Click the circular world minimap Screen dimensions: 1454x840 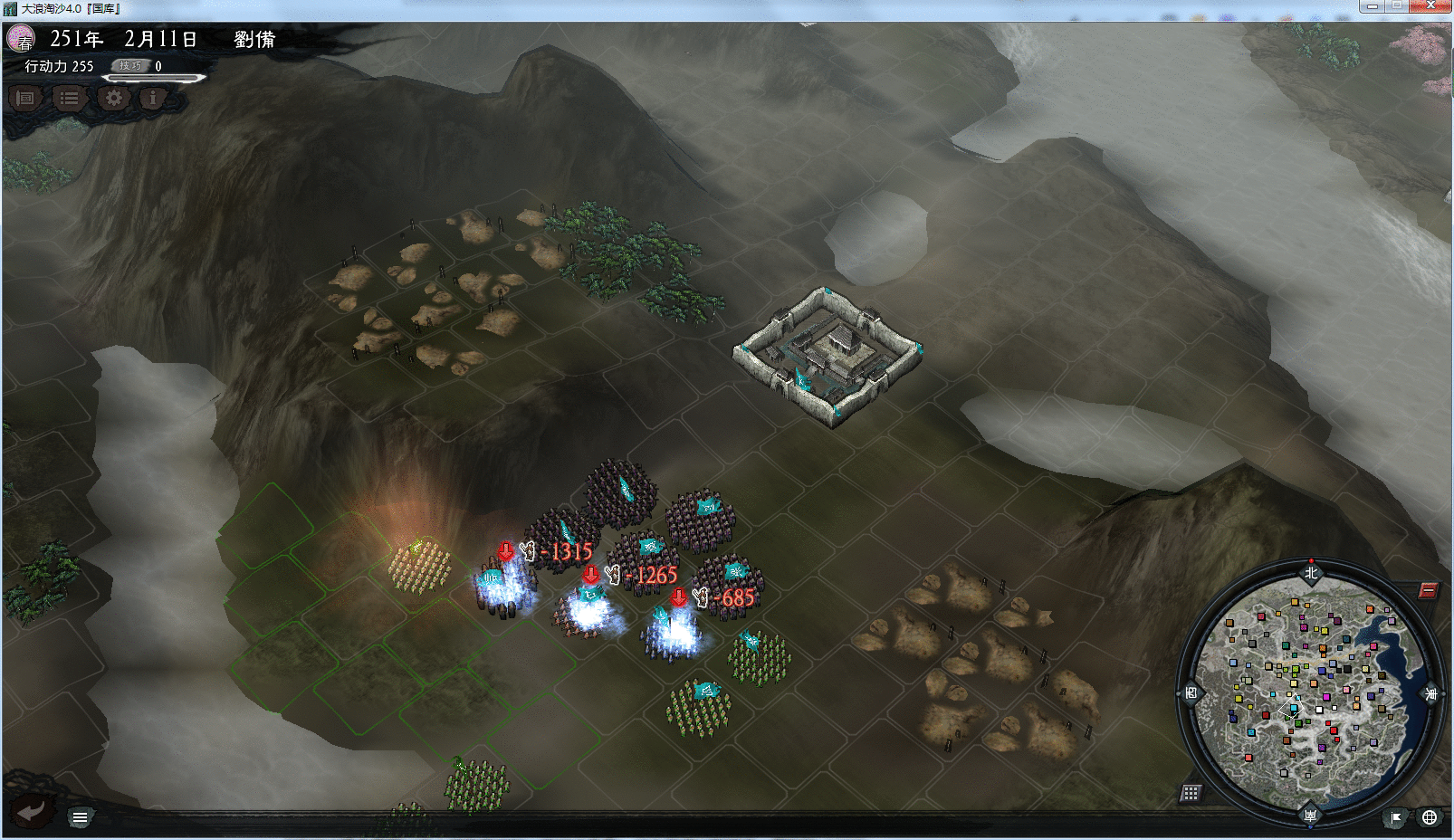point(1310,692)
